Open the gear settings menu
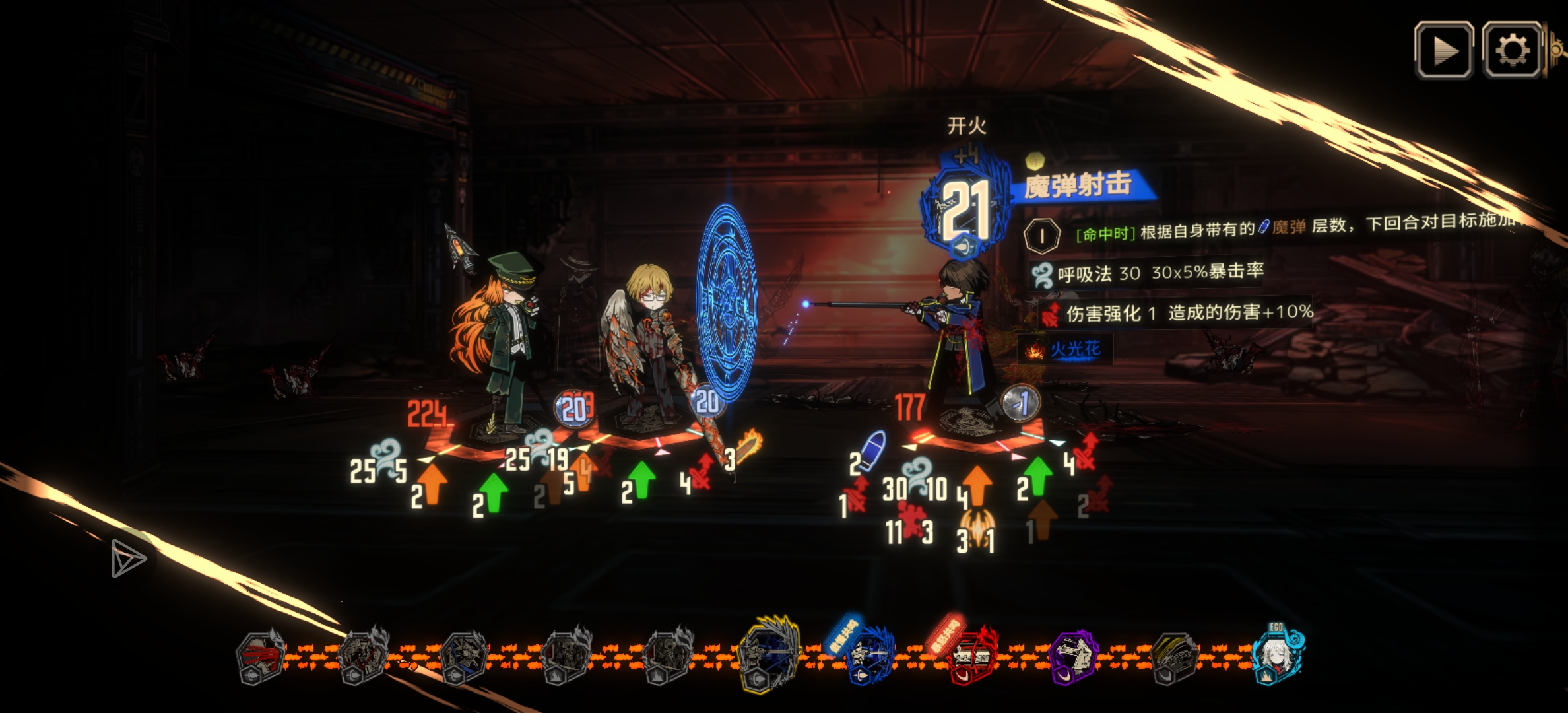 coord(1512,50)
